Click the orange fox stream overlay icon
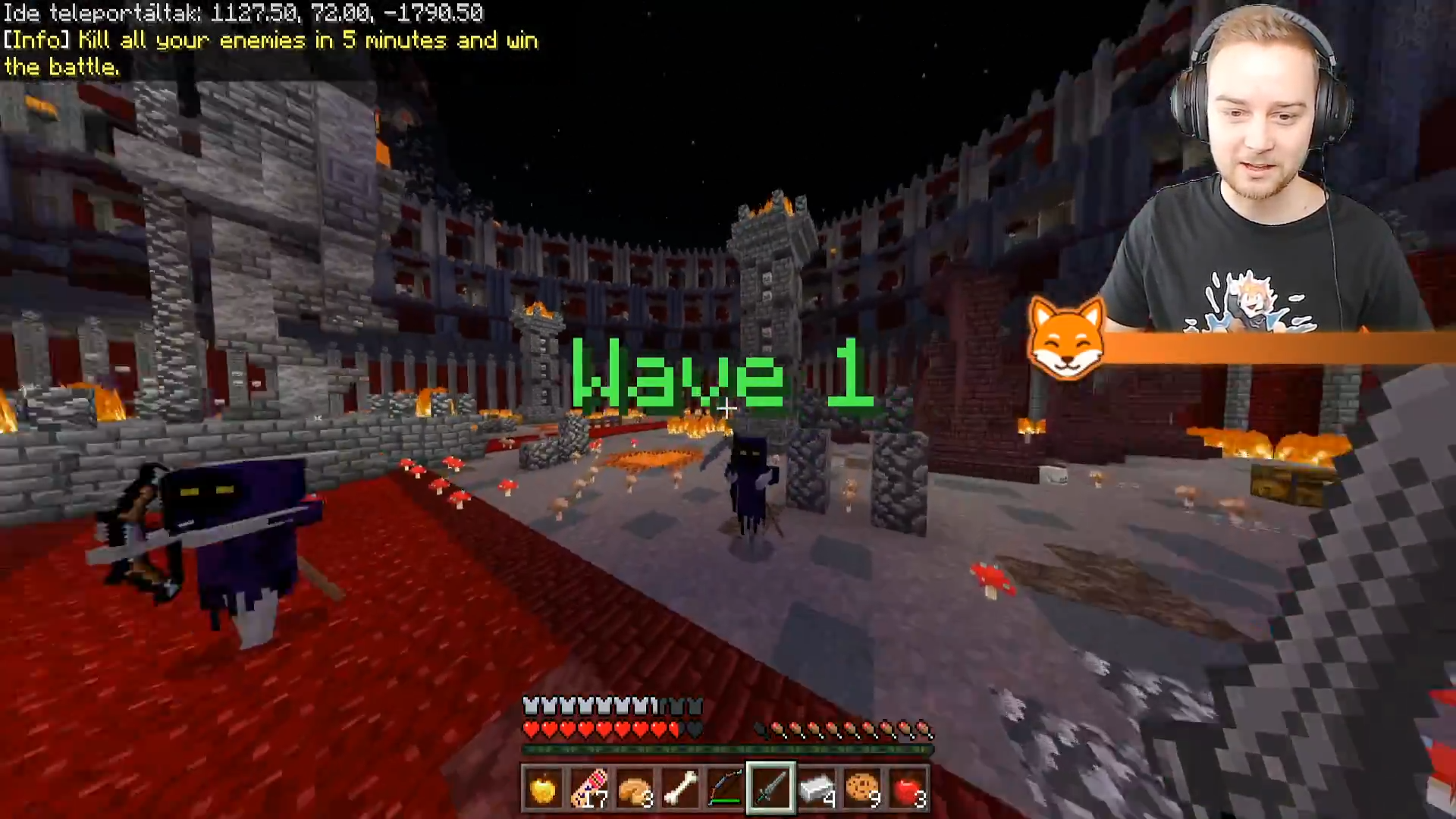The height and width of the screenshot is (819, 1456). coord(1065,339)
